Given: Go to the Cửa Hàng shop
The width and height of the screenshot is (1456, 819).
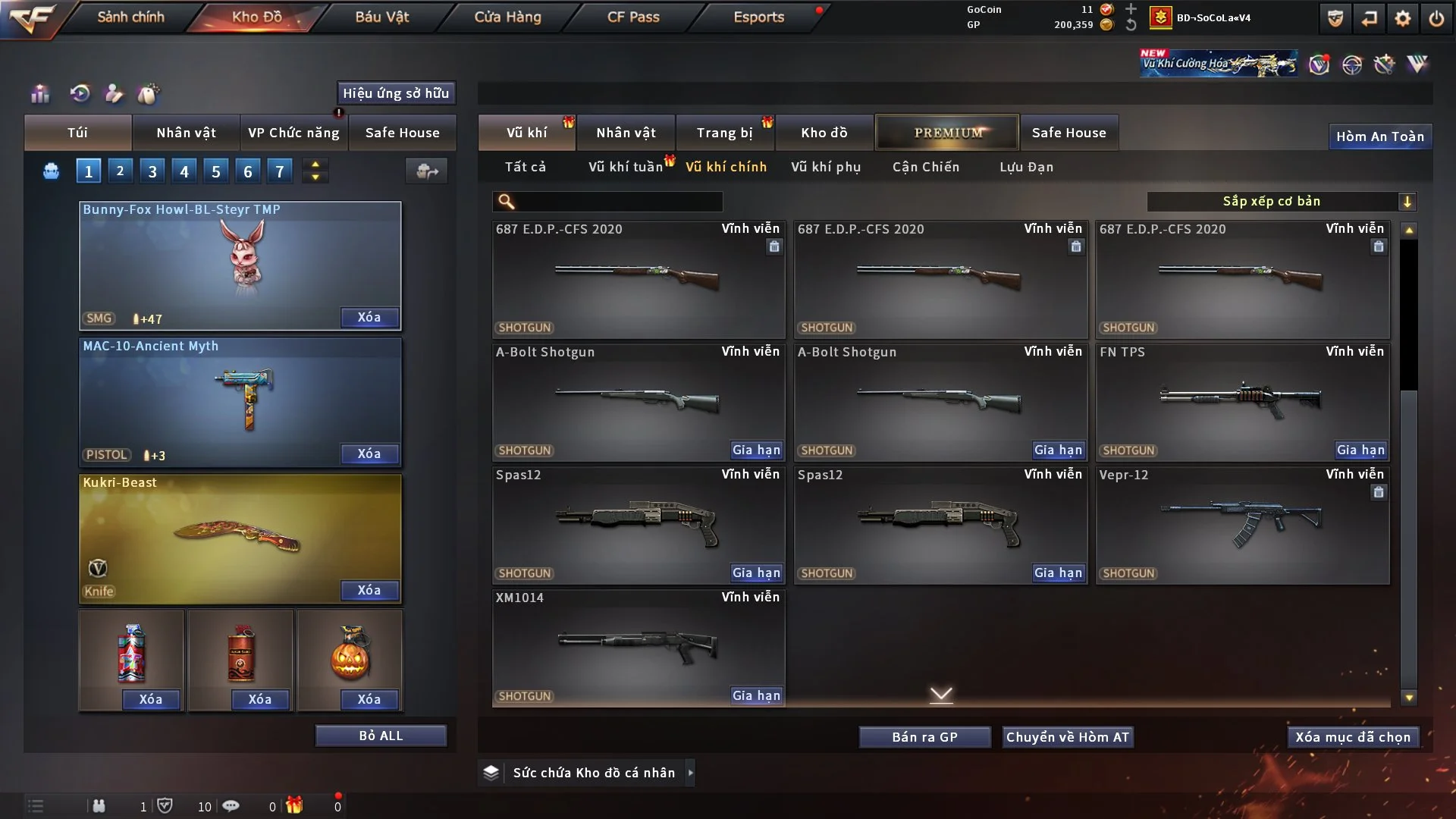Looking at the screenshot, I should 507,17.
